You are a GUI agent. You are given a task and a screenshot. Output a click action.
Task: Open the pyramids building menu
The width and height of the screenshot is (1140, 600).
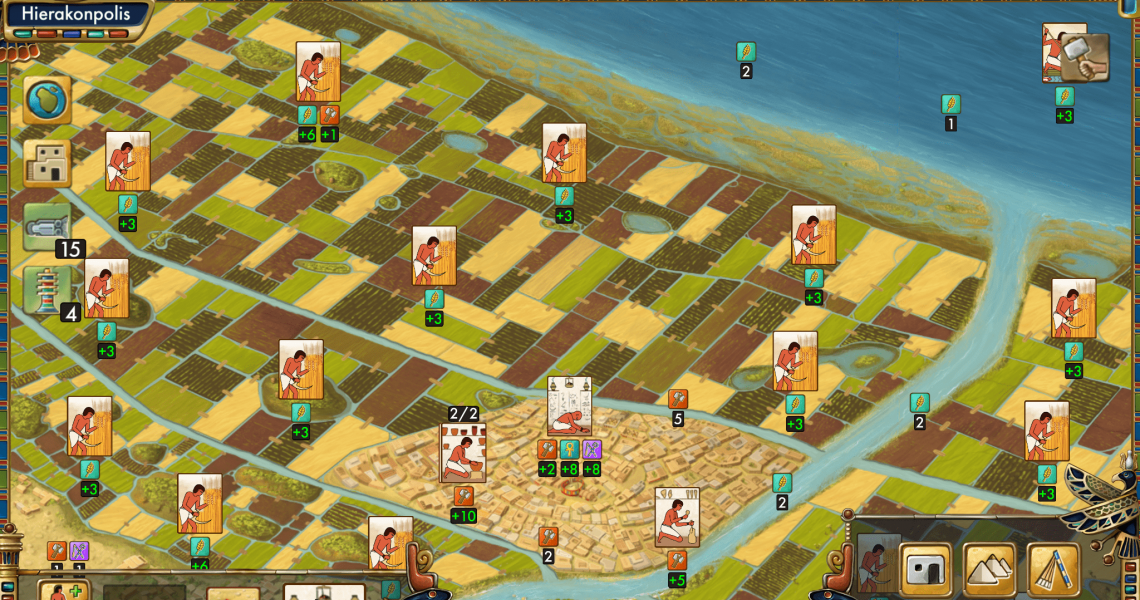[989, 569]
